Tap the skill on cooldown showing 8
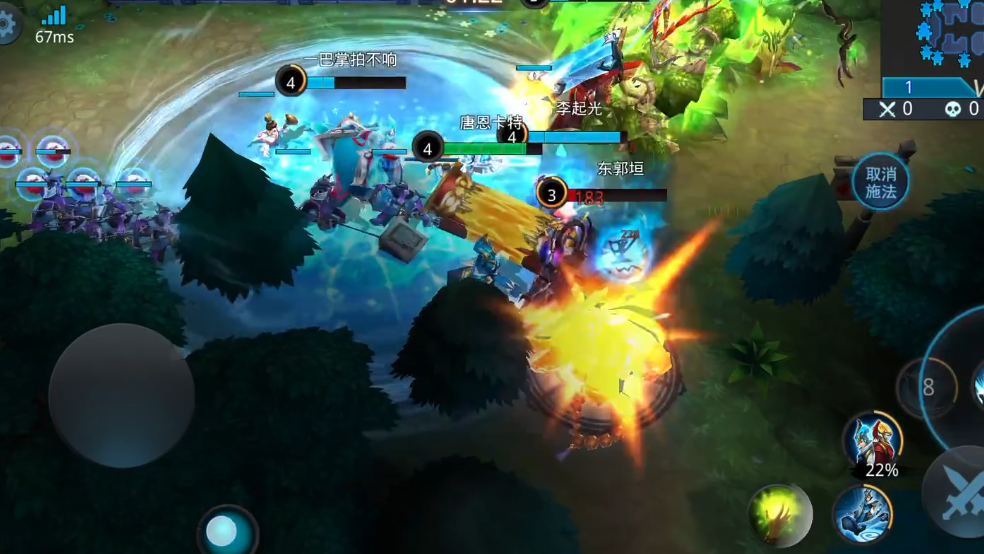This screenshot has height=554, width=984. [x=926, y=388]
